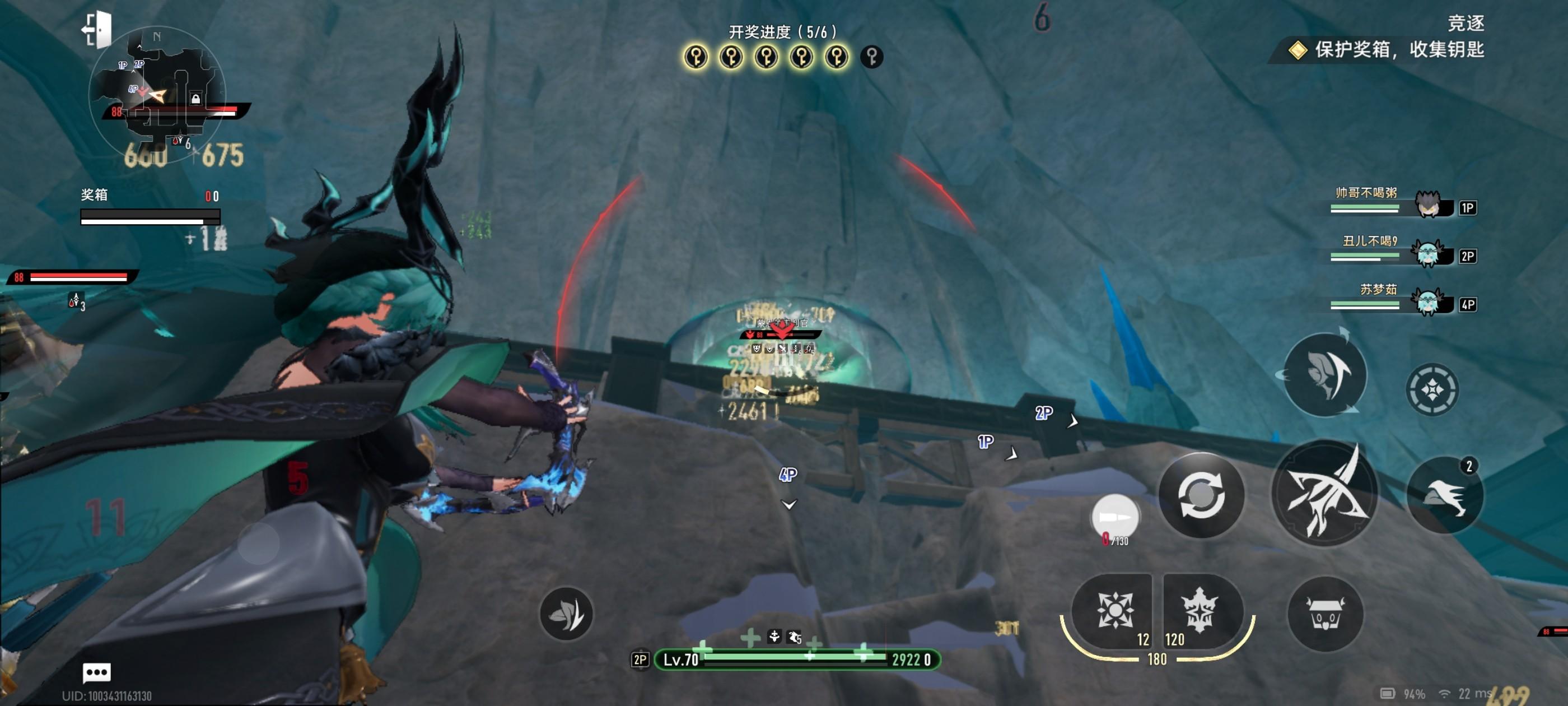Screen dimensions: 1568x706
Task: Tap the small leaf skill button
Action: pyautogui.click(x=566, y=614)
